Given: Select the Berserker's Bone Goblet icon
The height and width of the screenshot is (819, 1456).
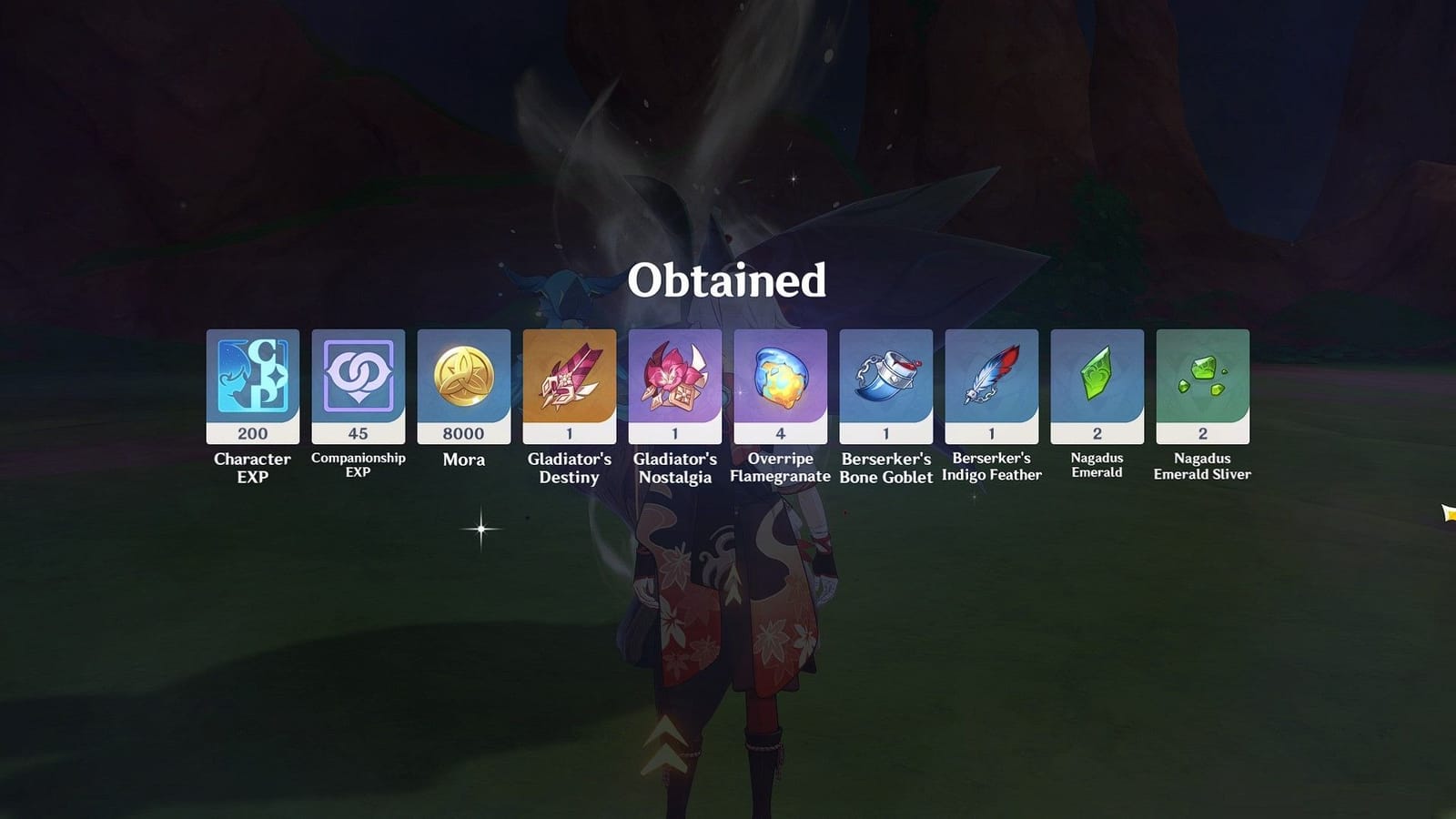Looking at the screenshot, I should click(x=885, y=378).
